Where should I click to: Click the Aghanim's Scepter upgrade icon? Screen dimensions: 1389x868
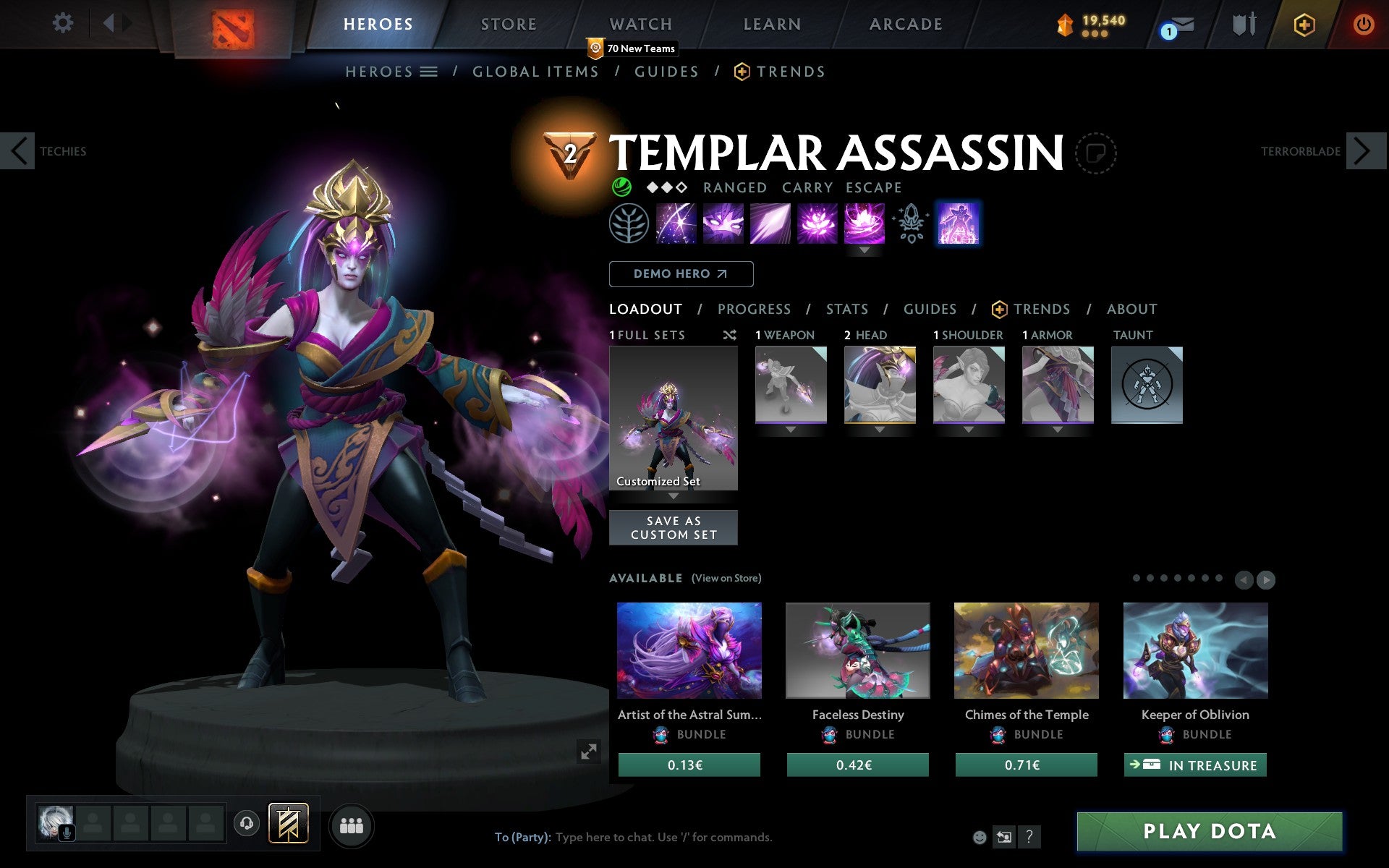[x=911, y=224]
